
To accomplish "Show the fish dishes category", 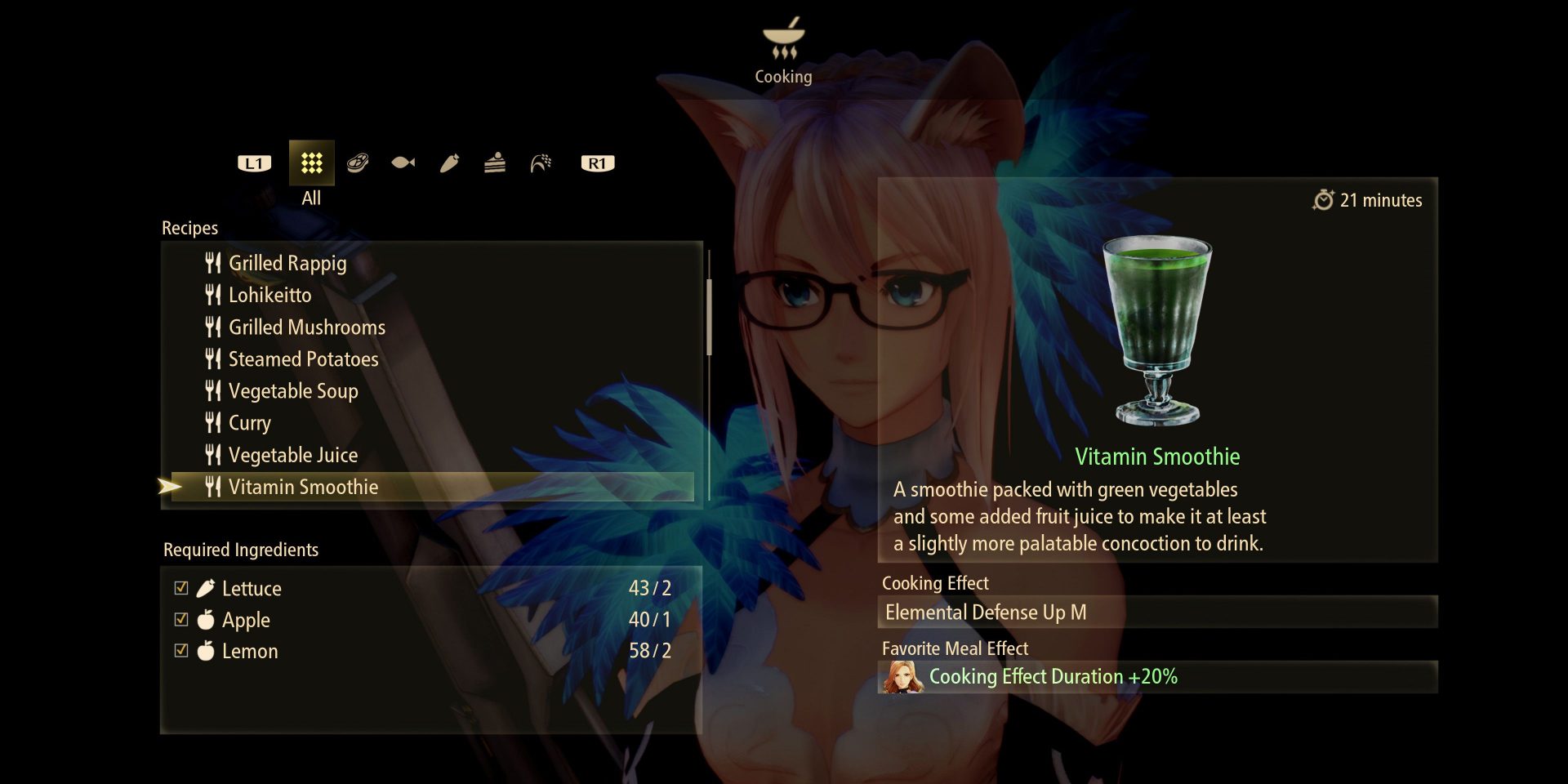I will [x=403, y=163].
